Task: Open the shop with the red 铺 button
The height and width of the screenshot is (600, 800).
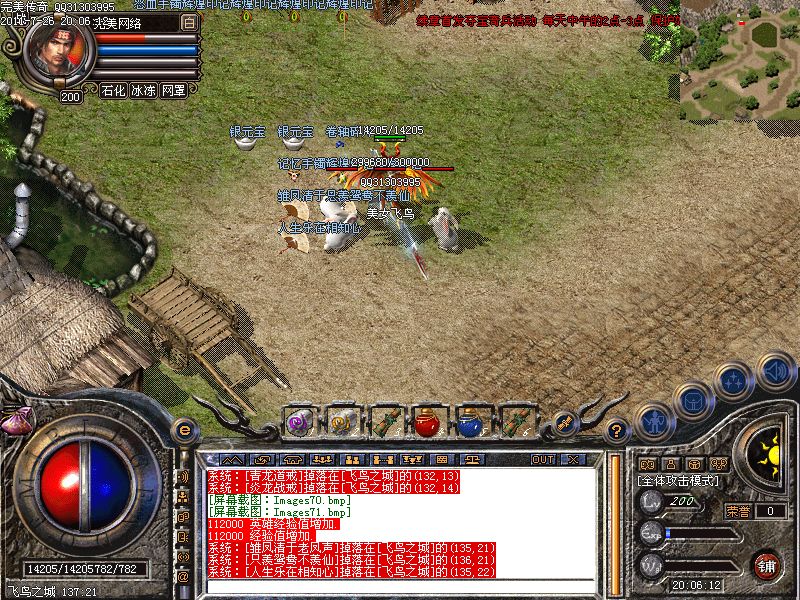Action: (x=768, y=565)
